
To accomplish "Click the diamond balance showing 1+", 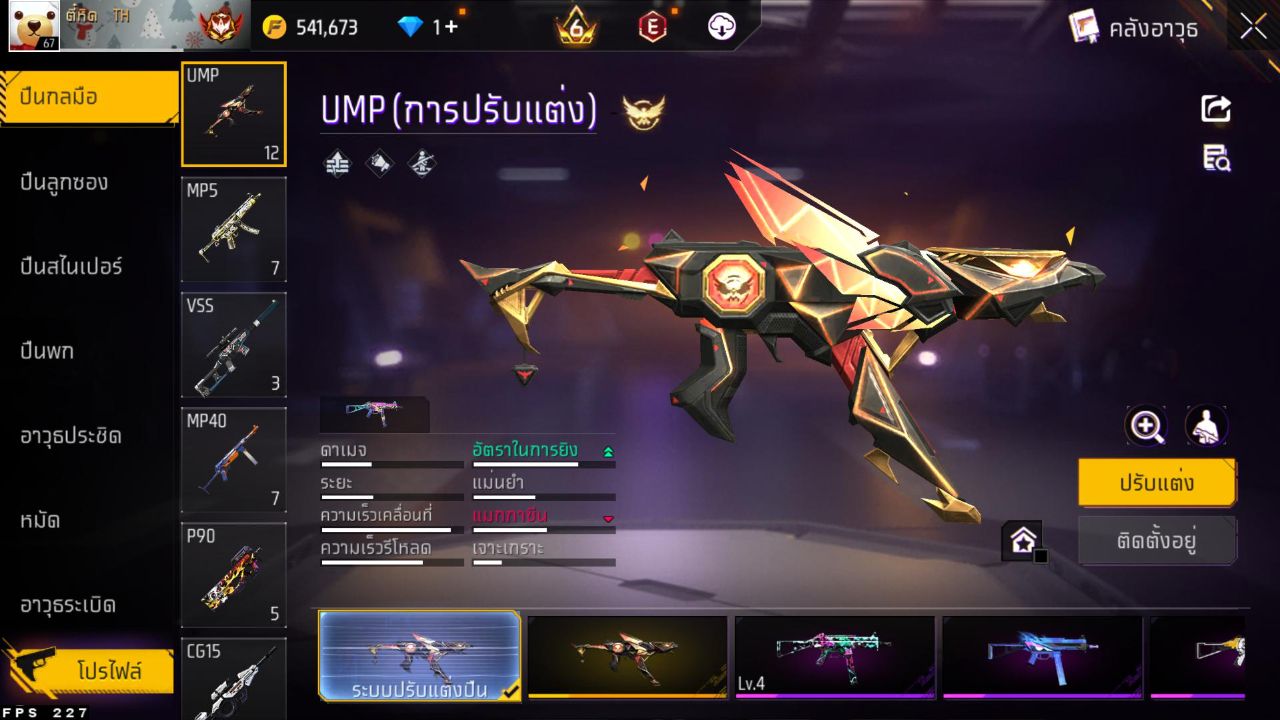I will (x=427, y=26).
